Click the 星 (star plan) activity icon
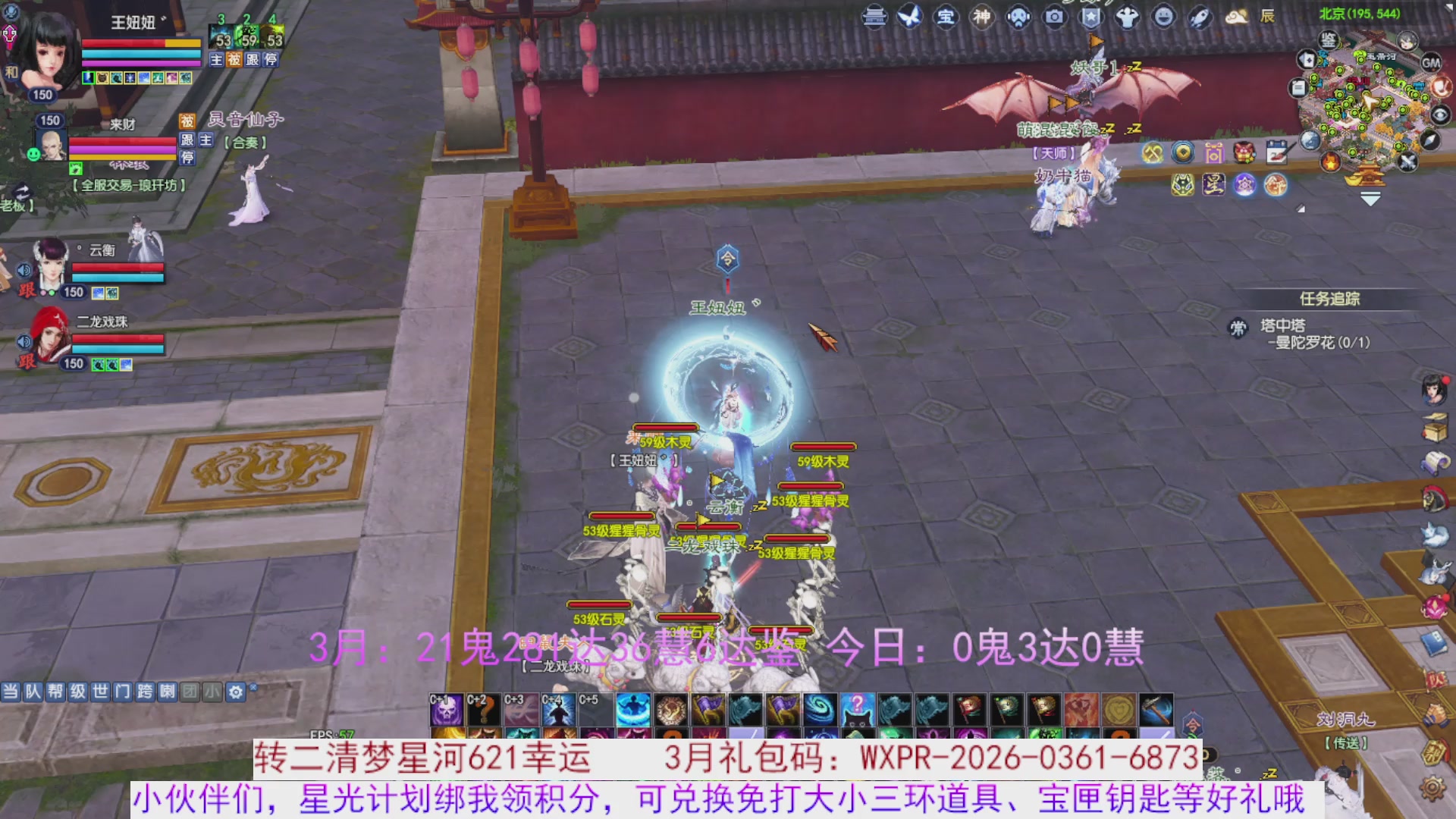This screenshot has width=1456, height=819. tap(1214, 186)
